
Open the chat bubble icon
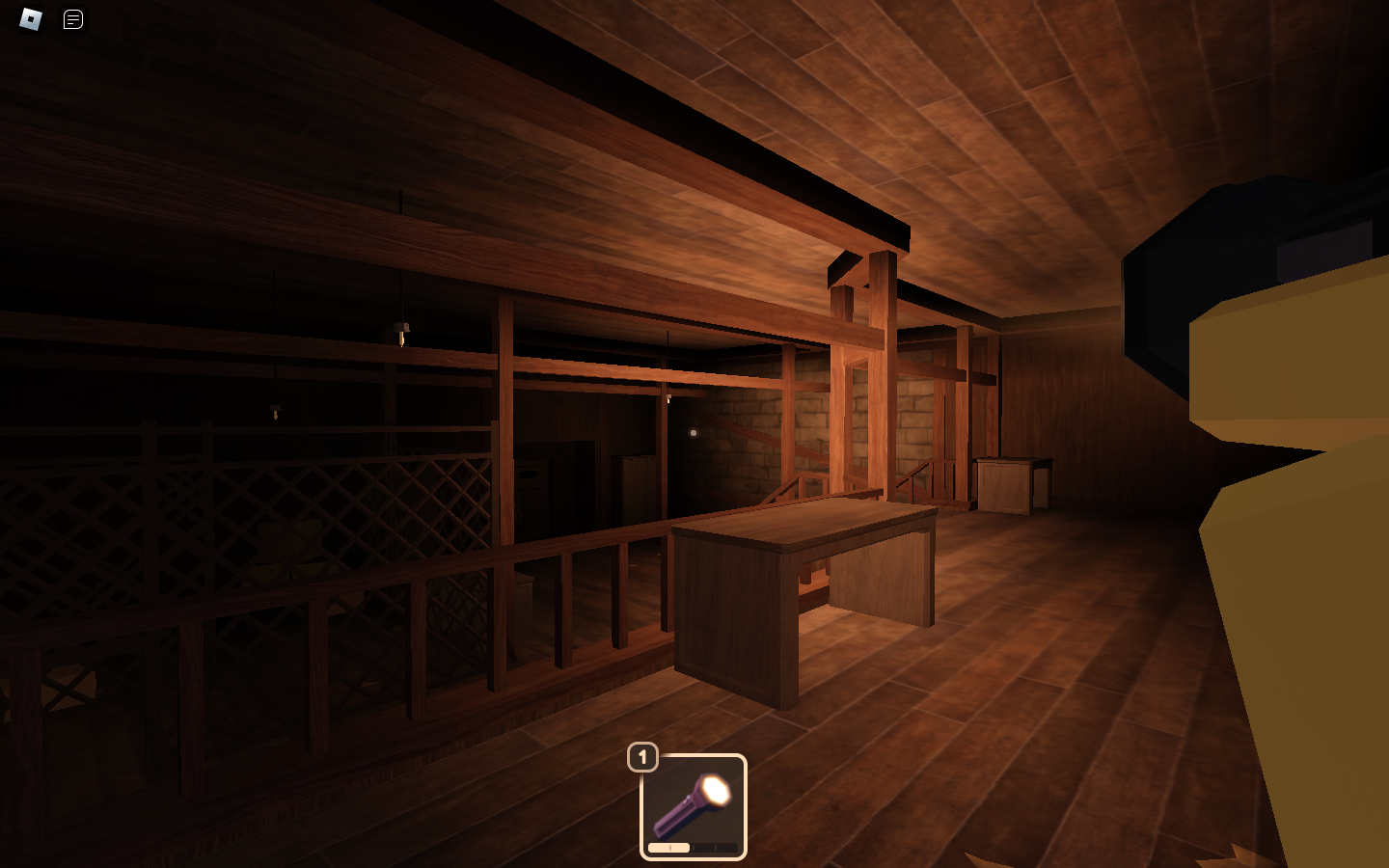[x=72, y=19]
